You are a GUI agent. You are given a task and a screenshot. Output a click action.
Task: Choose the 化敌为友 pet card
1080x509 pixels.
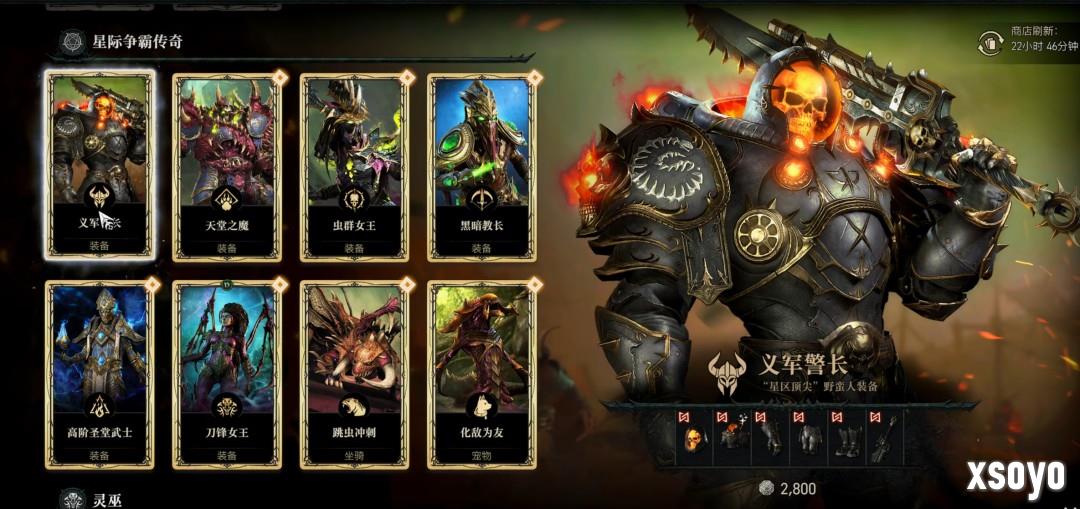pos(481,374)
